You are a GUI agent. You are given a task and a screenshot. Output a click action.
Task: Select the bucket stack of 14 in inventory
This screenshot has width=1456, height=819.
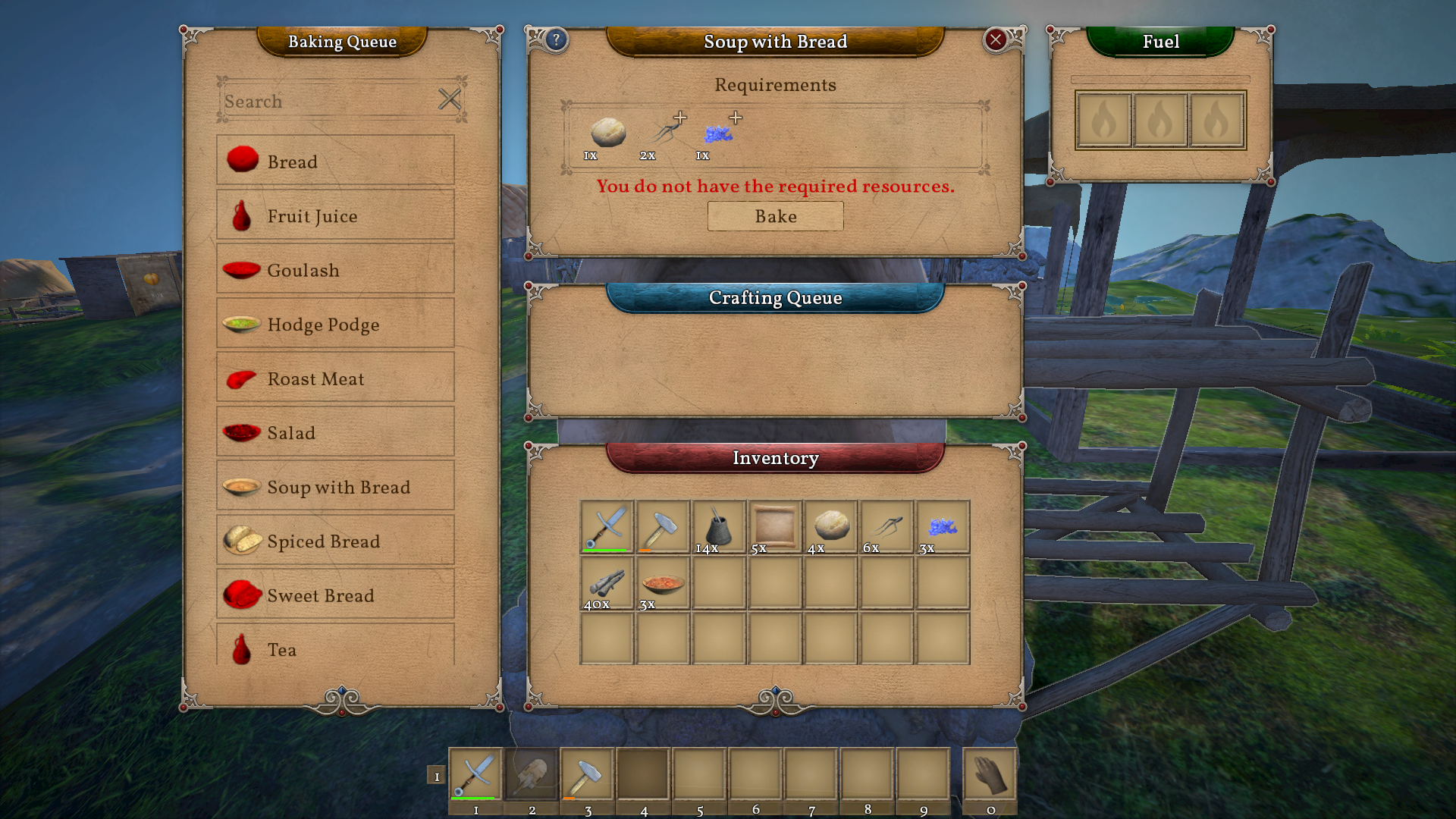718,527
